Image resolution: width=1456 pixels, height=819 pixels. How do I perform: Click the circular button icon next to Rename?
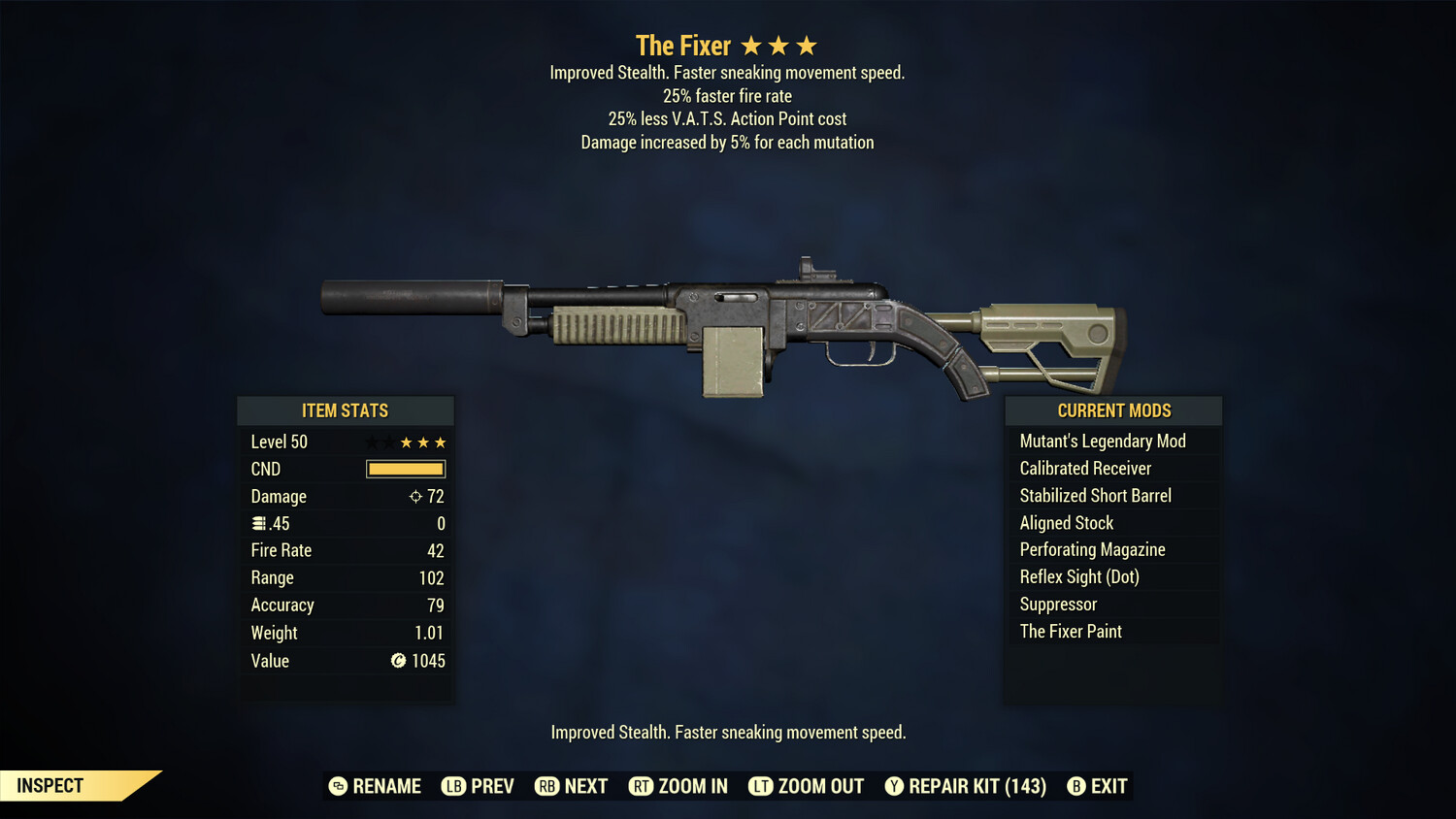tap(338, 786)
